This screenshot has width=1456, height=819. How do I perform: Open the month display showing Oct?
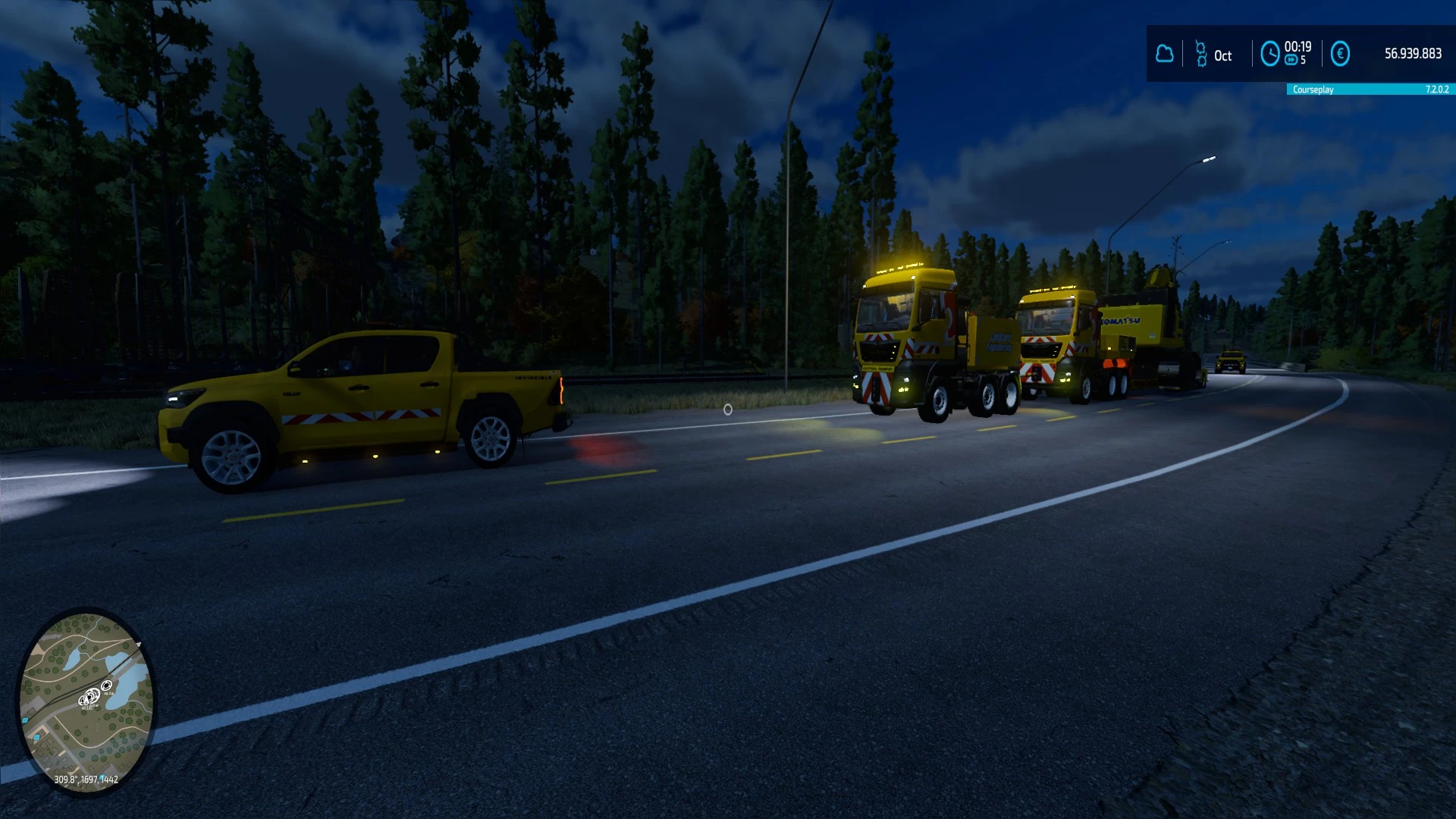[x=1223, y=55]
